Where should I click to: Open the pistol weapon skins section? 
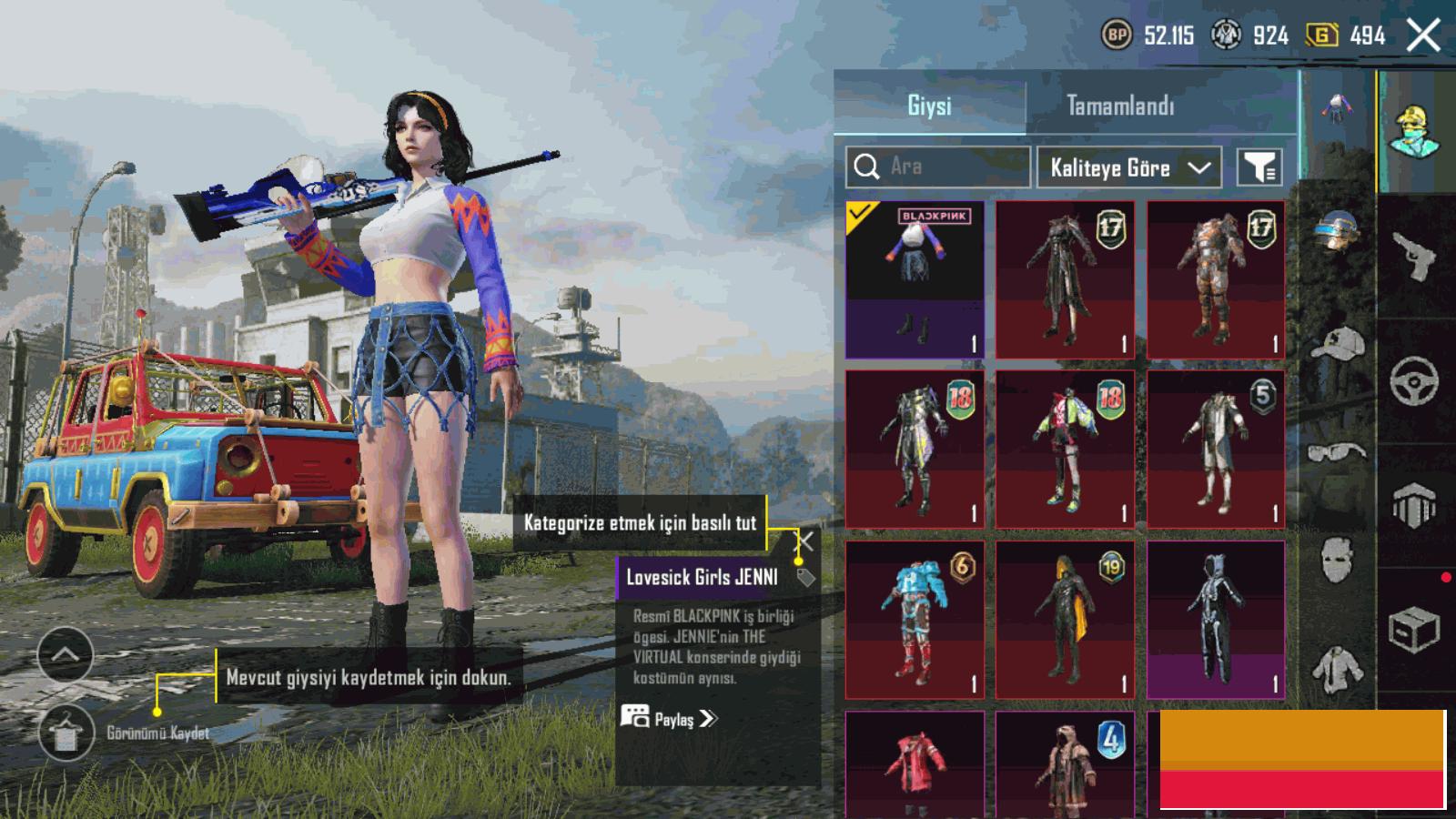[1415, 258]
